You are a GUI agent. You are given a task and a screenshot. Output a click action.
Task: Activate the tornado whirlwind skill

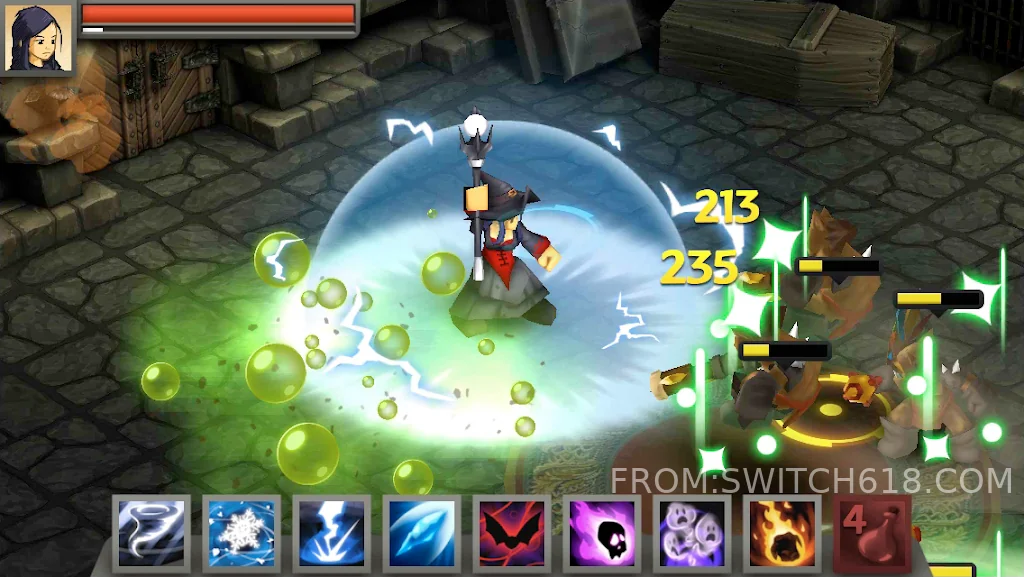coord(150,532)
